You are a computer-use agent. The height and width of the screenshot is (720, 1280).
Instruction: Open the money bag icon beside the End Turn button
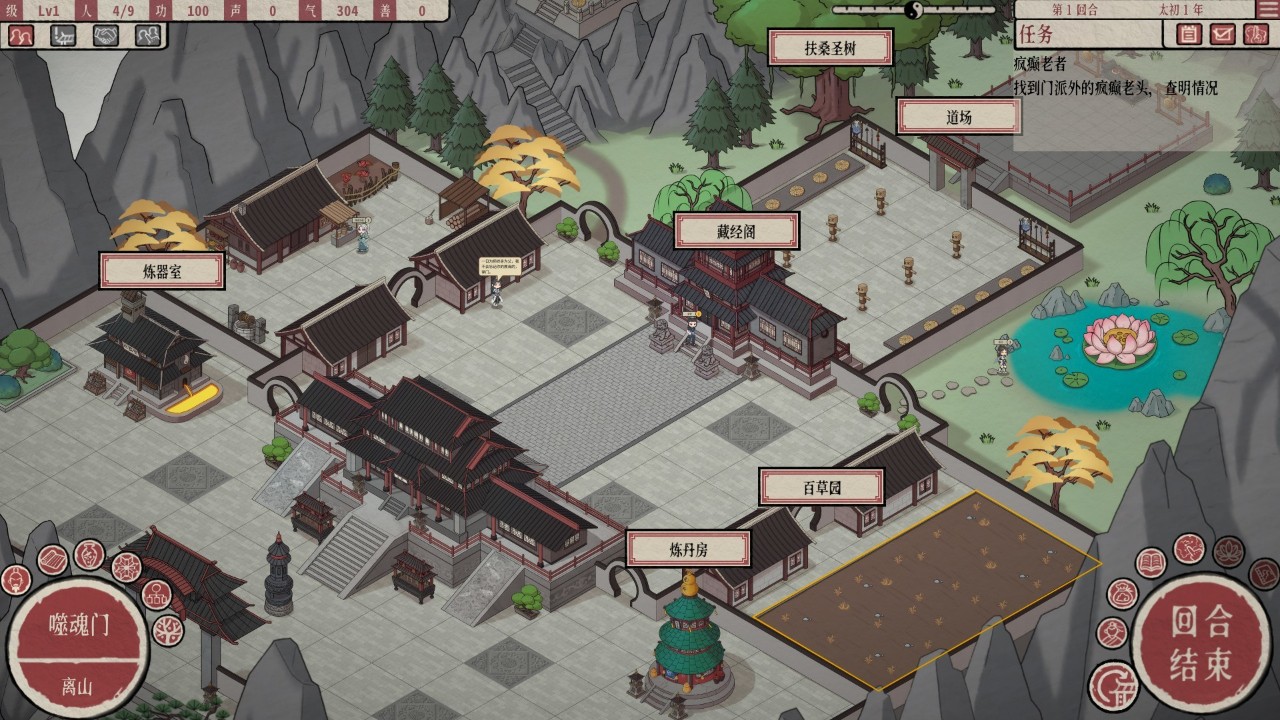click(1124, 596)
